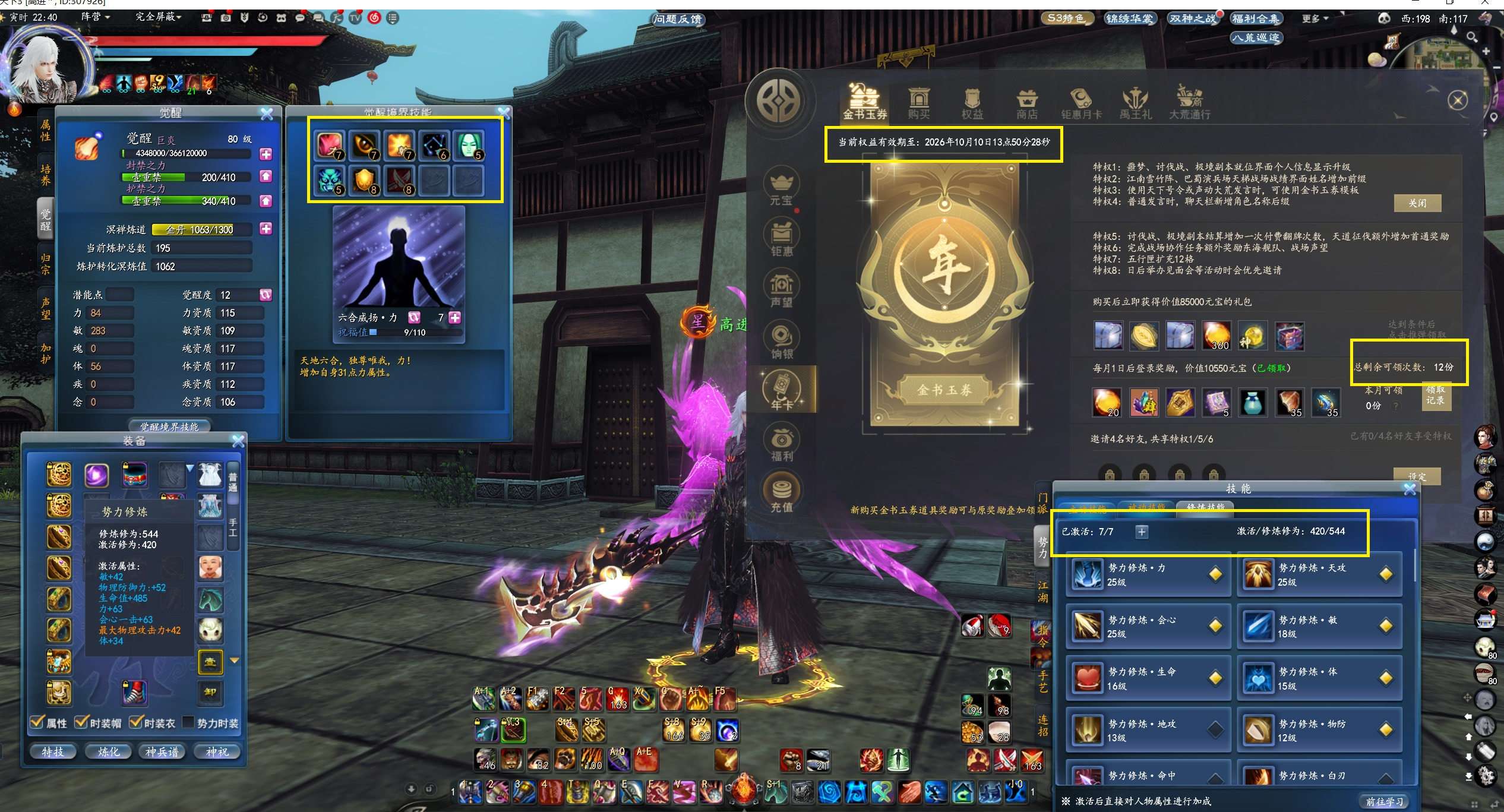Open the 神兵谱 weapon codex
This screenshot has height=812, width=1504.
pyautogui.click(x=162, y=751)
